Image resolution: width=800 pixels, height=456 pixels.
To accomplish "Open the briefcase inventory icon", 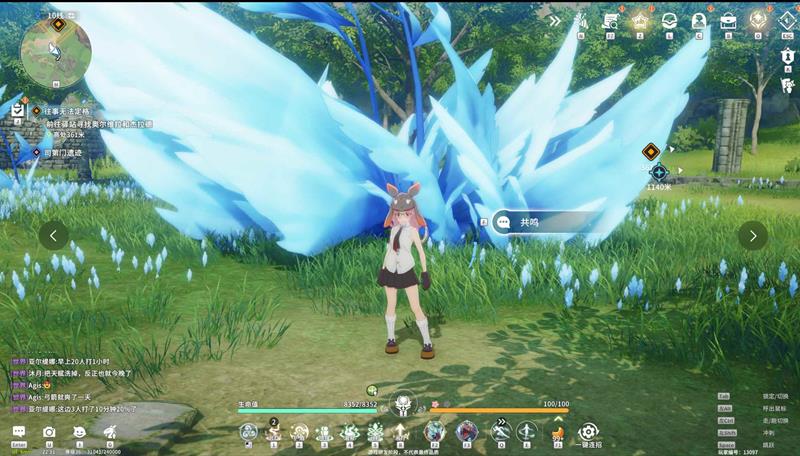I will coord(729,20).
